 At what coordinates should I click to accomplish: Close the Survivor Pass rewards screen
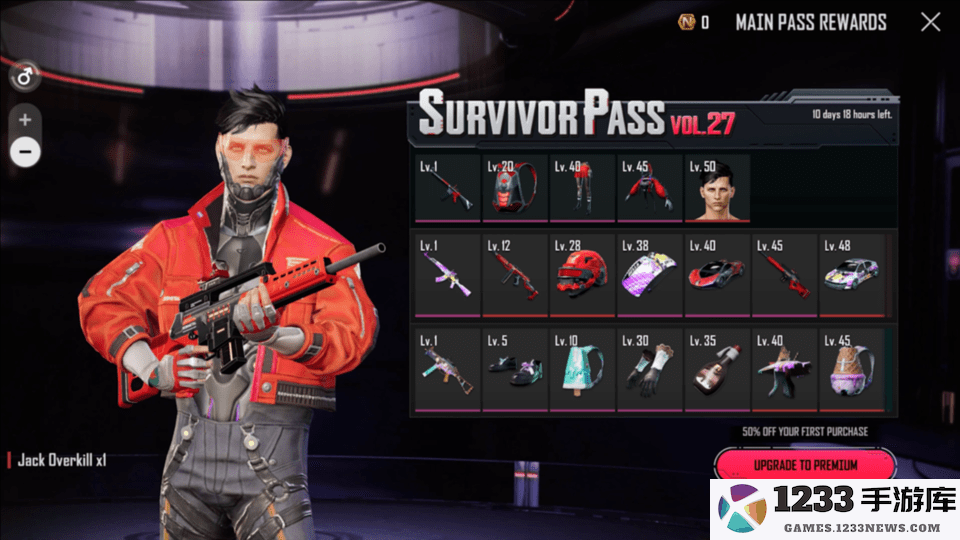pyautogui.click(x=930, y=22)
